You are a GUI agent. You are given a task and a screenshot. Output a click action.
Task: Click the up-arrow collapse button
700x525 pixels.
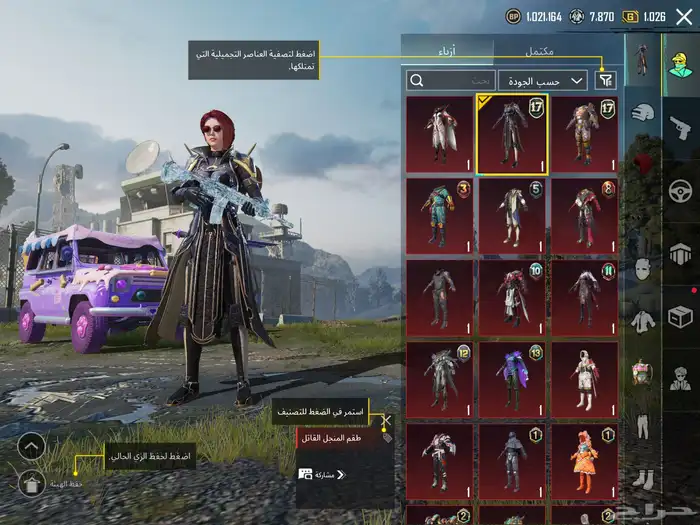click(x=32, y=446)
